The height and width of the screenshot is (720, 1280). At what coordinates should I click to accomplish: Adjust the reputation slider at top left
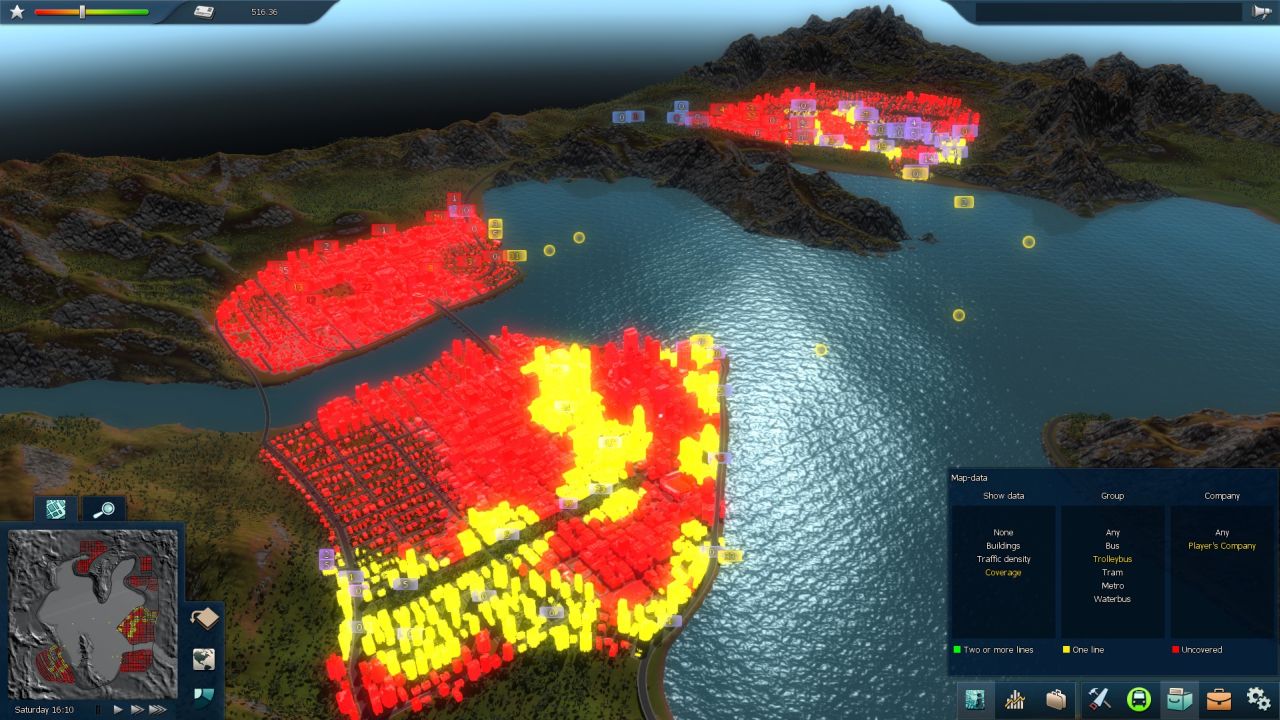coord(82,12)
